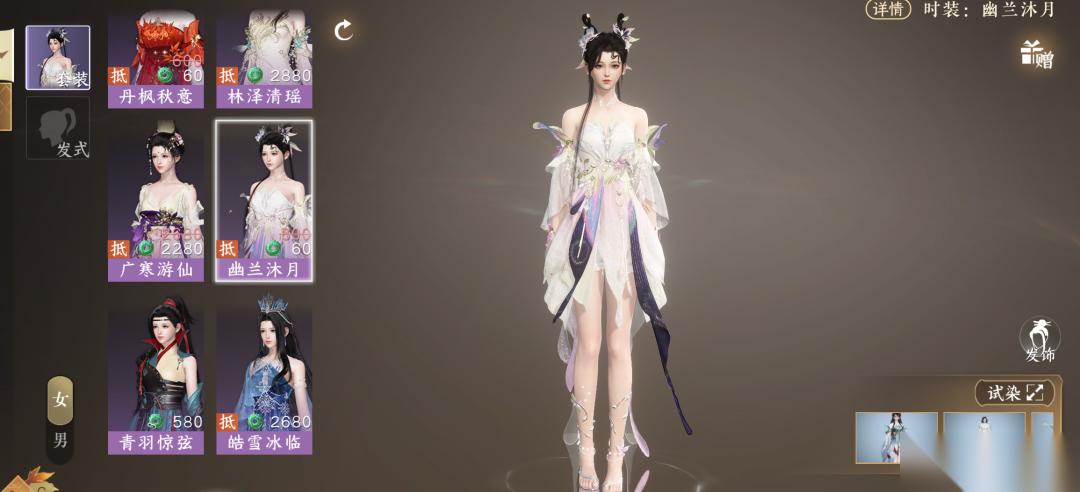The height and width of the screenshot is (492, 1080).
Task: Click the rotate reset arrow icon
Action: click(x=344, y=30)
